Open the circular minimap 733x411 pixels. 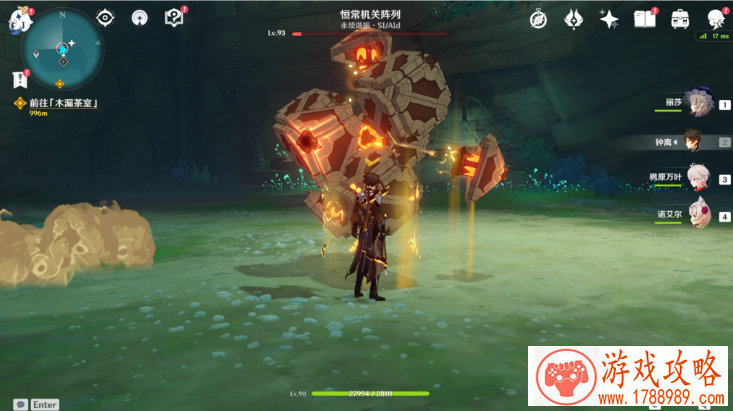[x=62, y=46]
